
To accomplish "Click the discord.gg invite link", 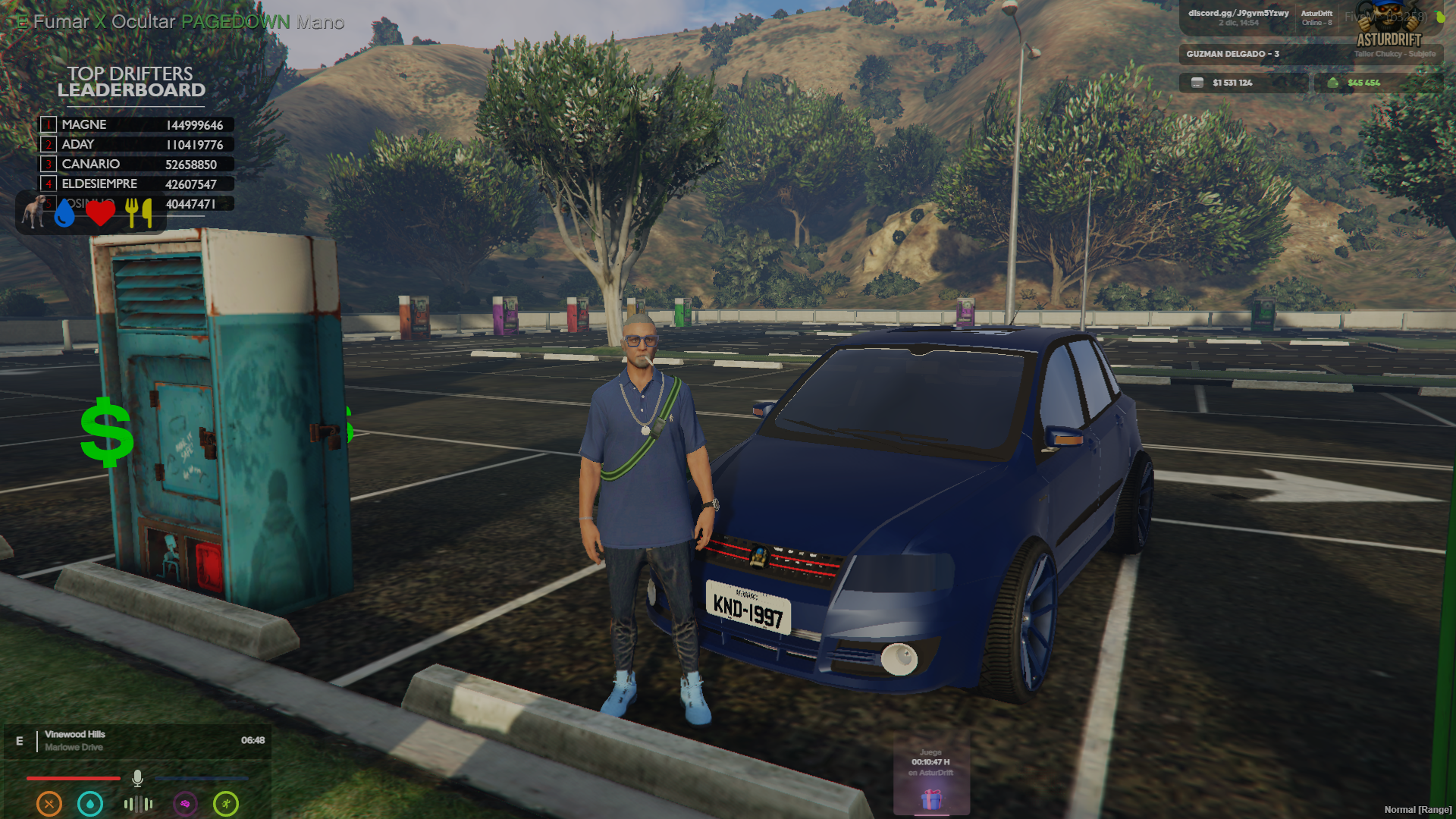I will (x=1238, y=13).
